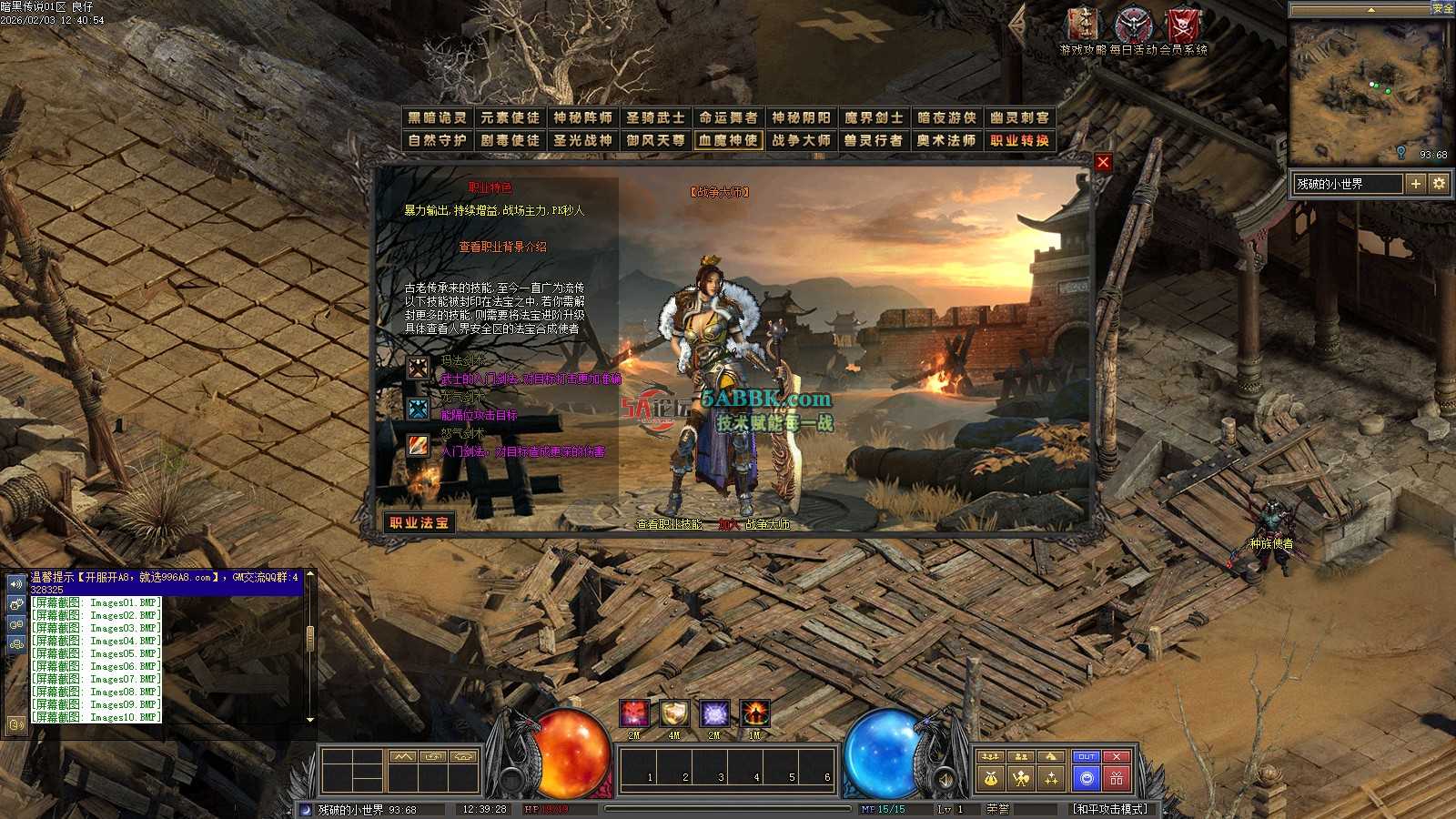
Task: Switch to the 圣骑武士 class tab
Action: 655,117
